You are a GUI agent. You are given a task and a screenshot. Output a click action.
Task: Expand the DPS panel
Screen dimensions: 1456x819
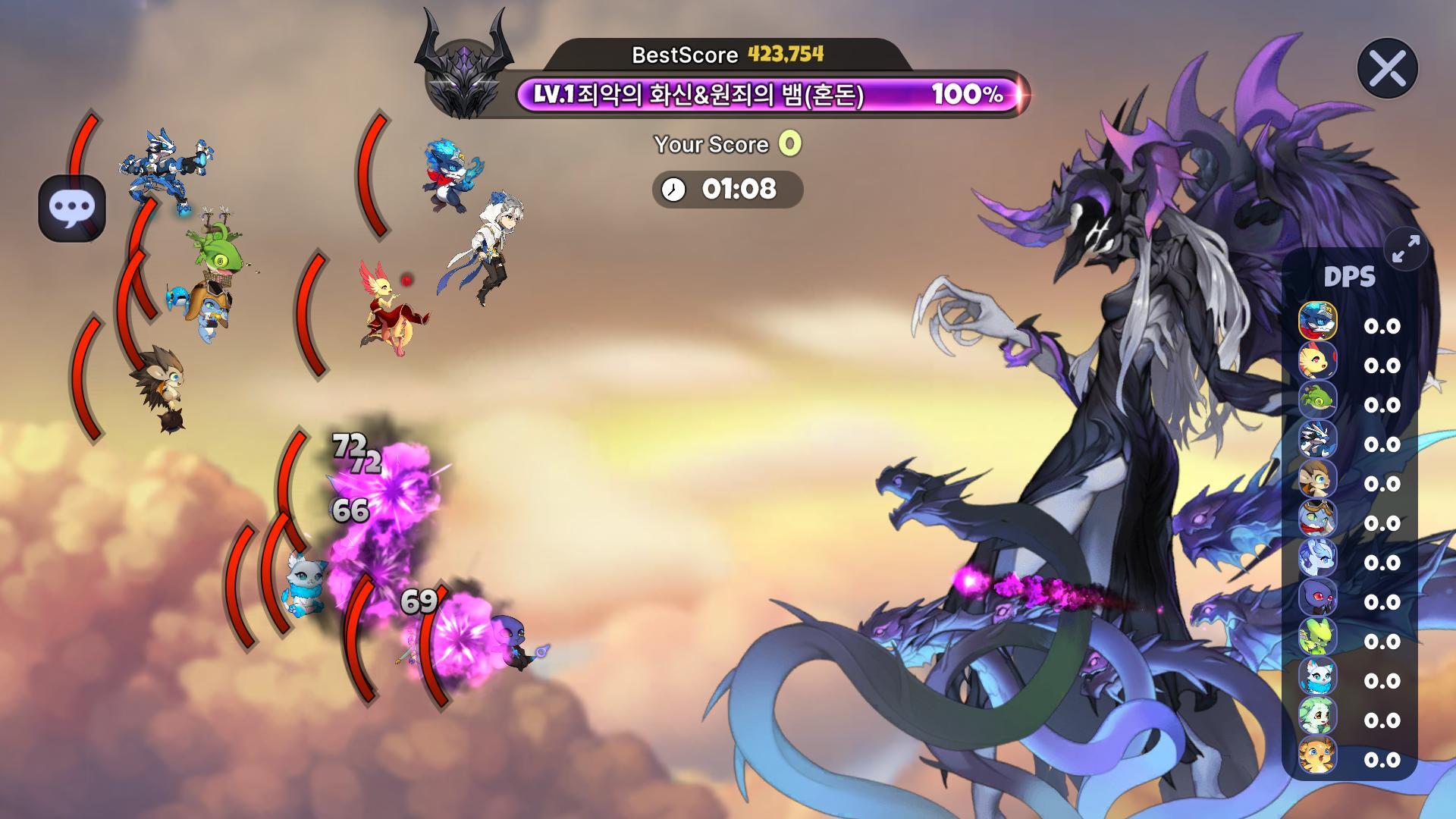(x=1406, y=249)
